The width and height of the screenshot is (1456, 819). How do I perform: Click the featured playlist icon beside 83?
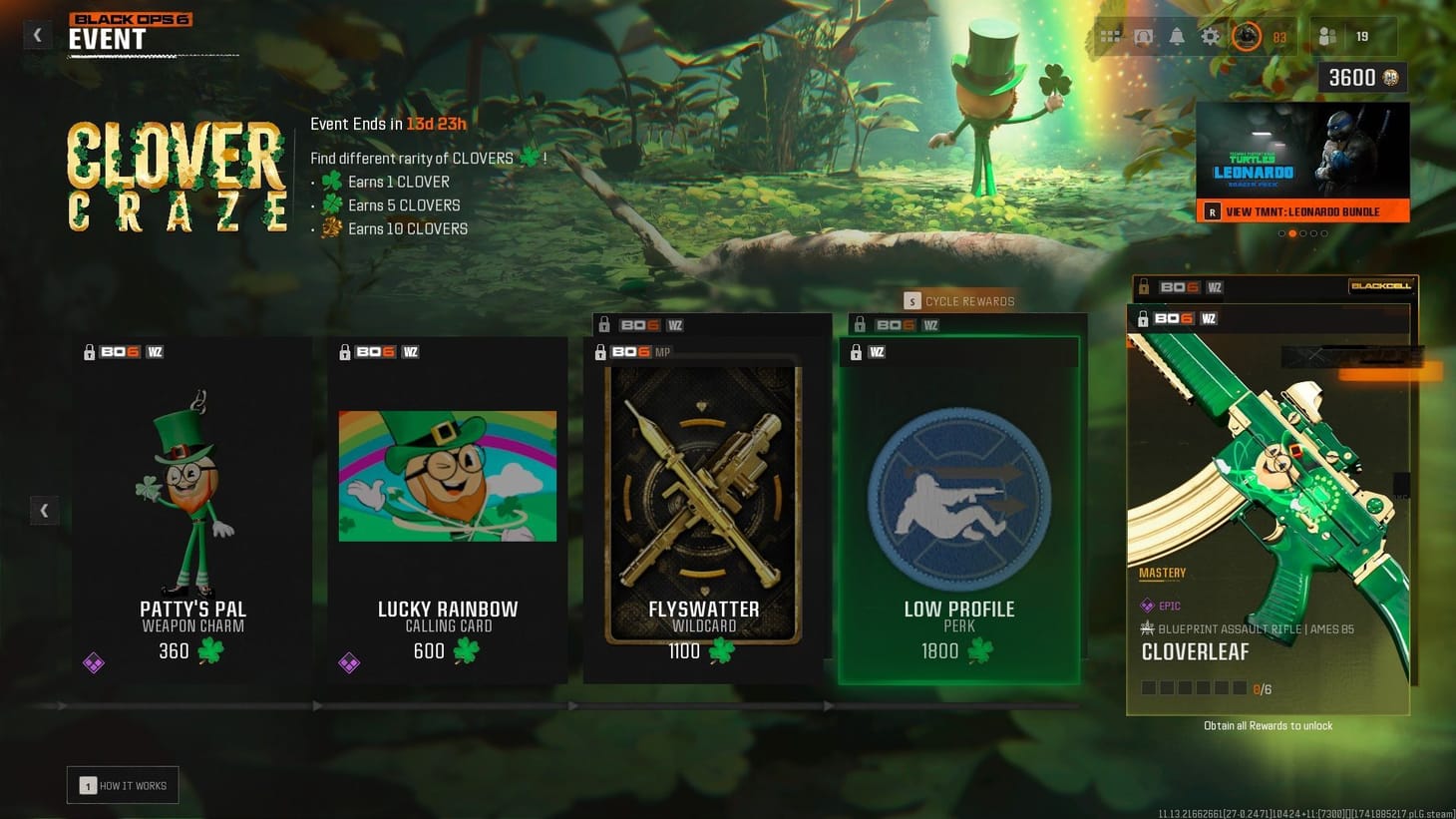(x=1246, y=35)
